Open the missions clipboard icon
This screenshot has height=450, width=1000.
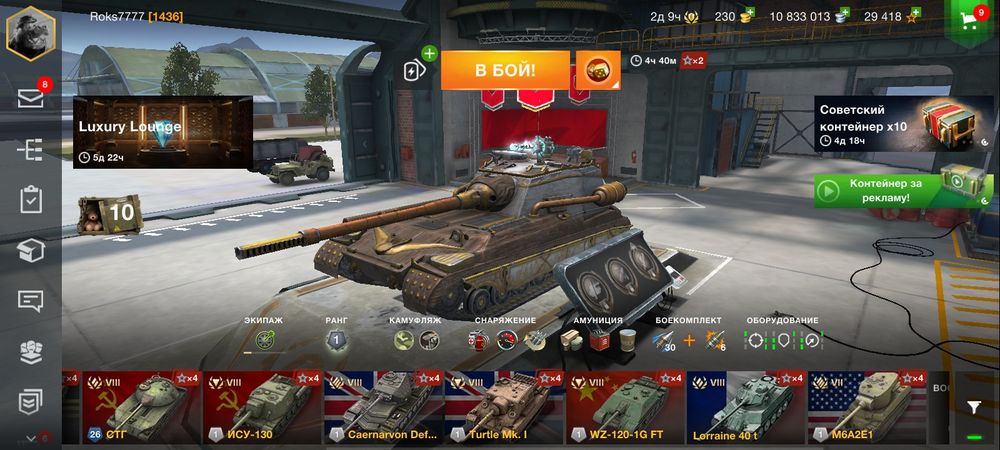pyautogui.click(x=30, y=199)
